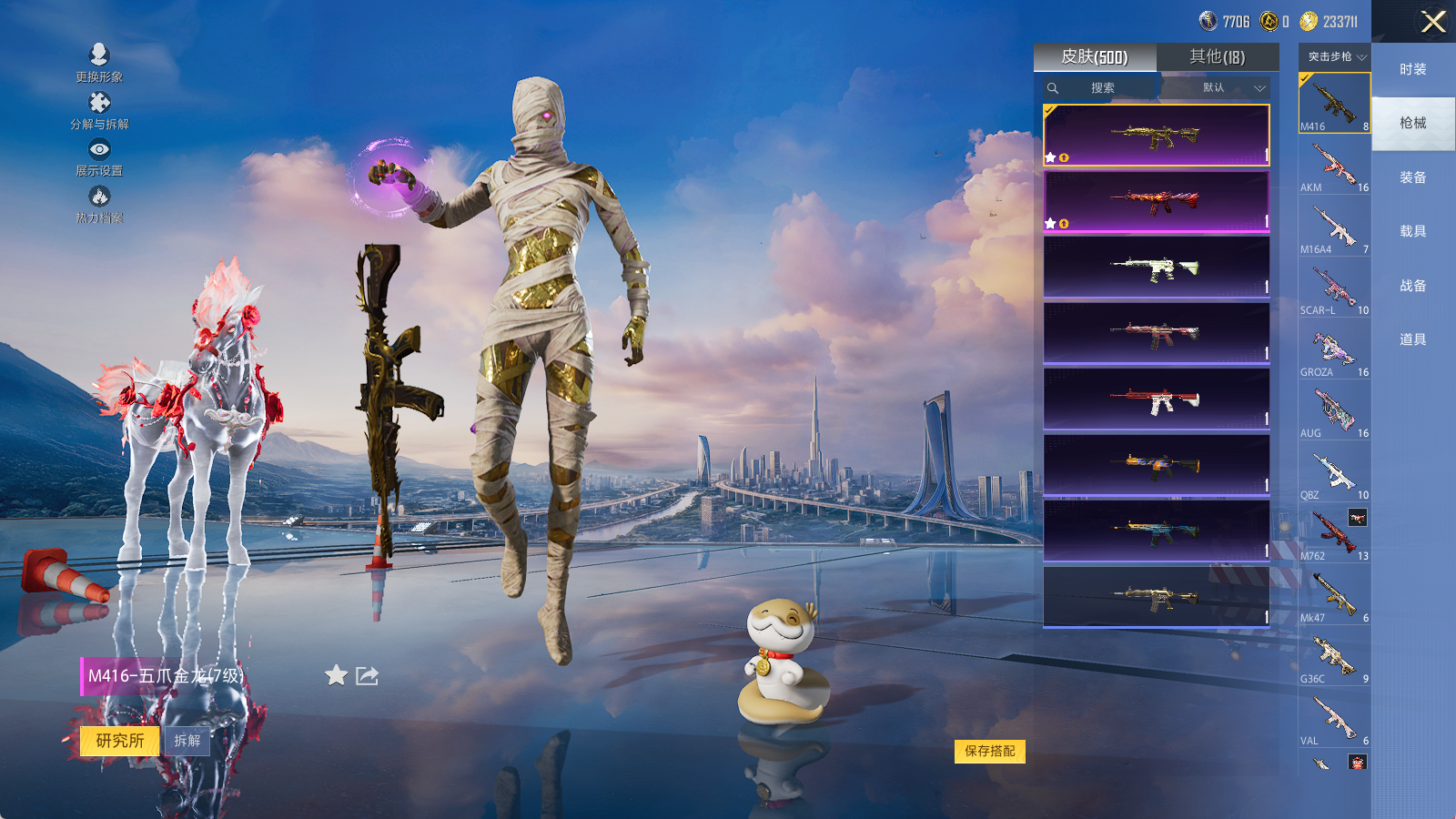The image size is (1456, 819).
Task: Choose the 装备 category
Action: [x=1413, y=177]
